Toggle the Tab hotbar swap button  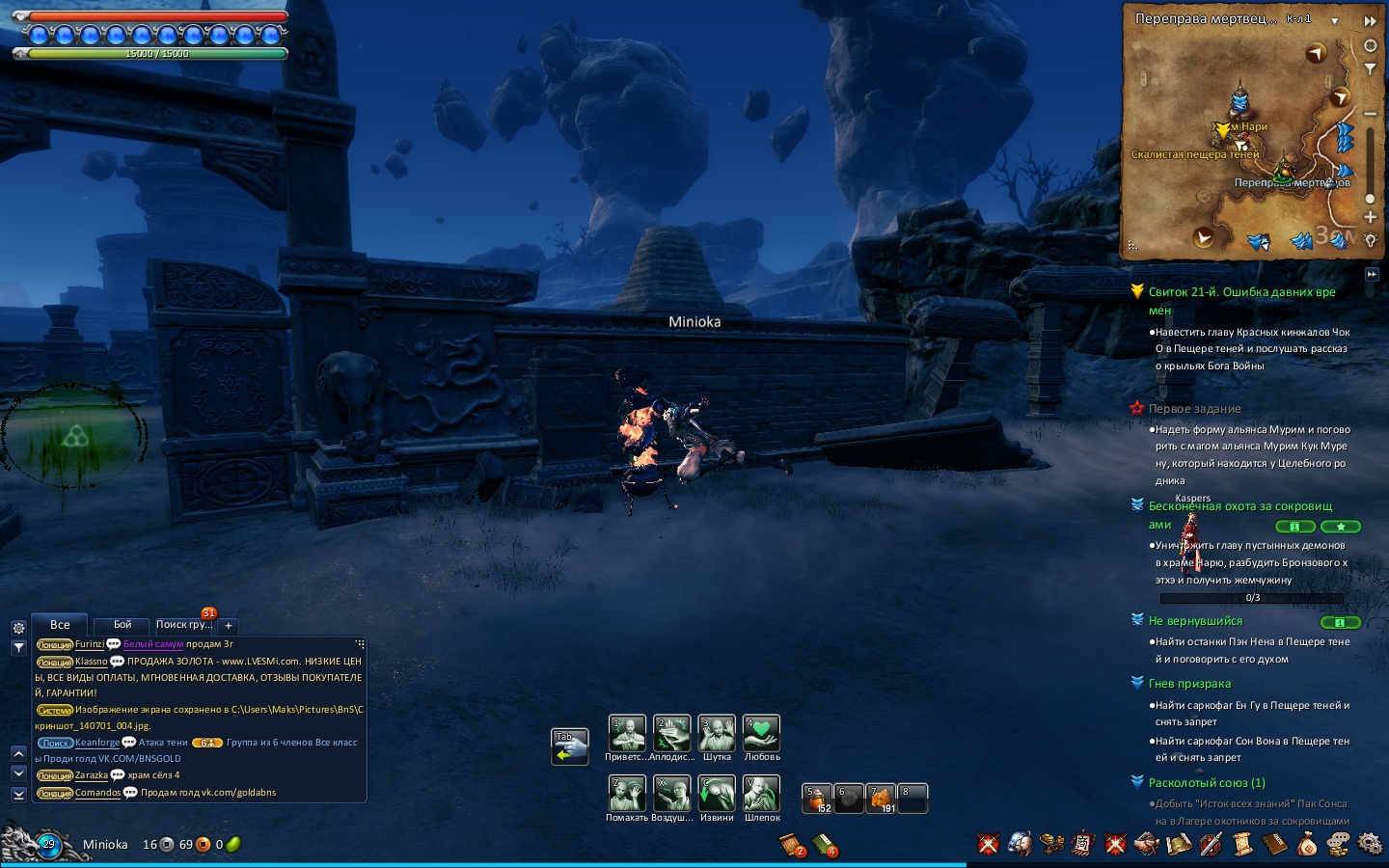tap(569, 746)
